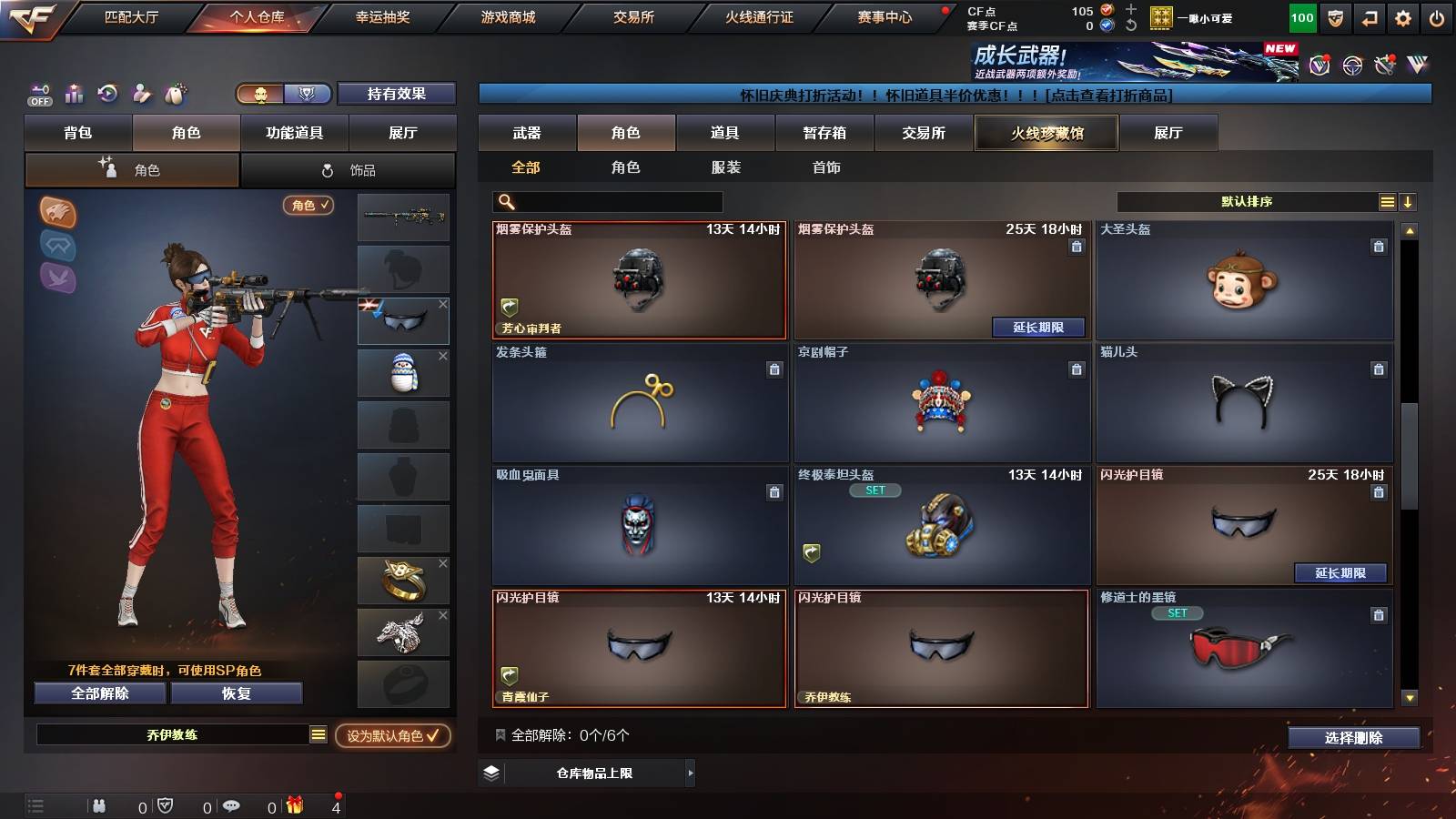Toggle the OFF key switch above the inventory

(x=38, y=94)
